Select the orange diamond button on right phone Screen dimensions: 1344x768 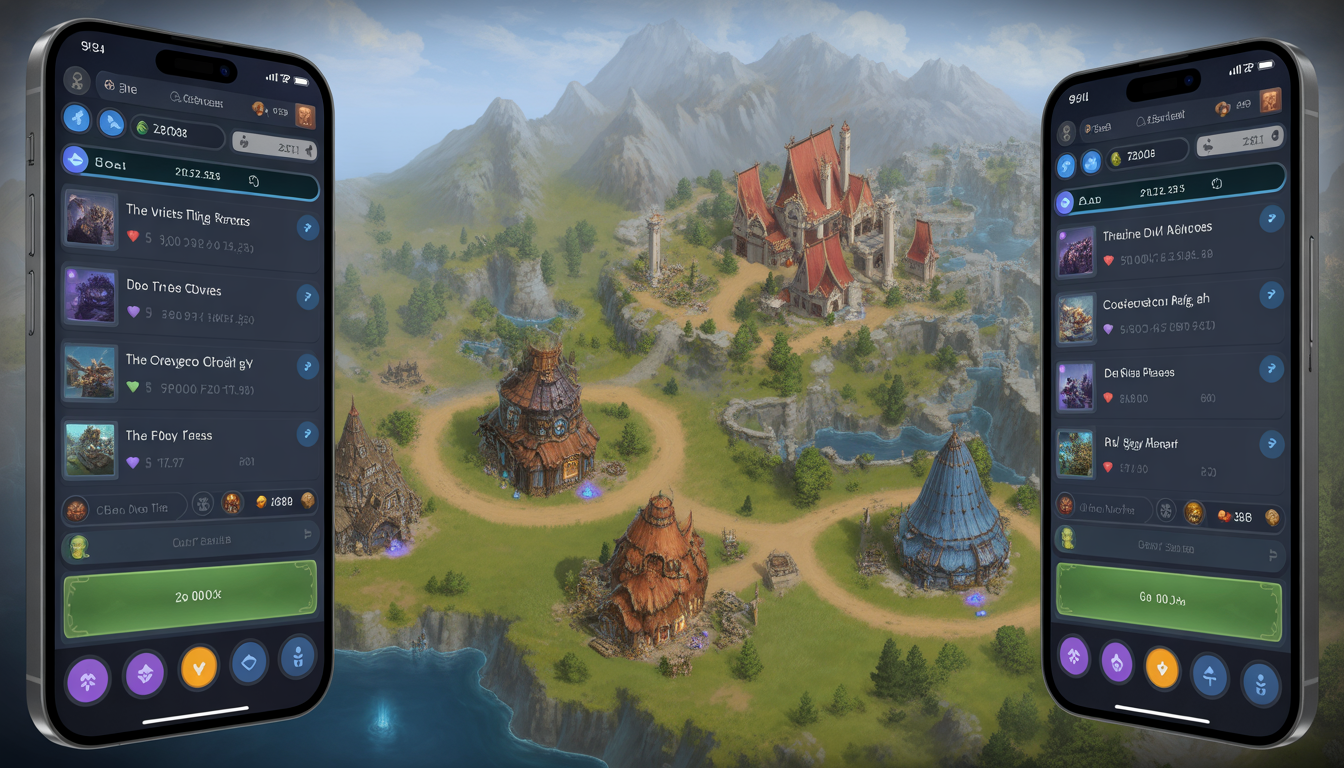(1161, 667)
